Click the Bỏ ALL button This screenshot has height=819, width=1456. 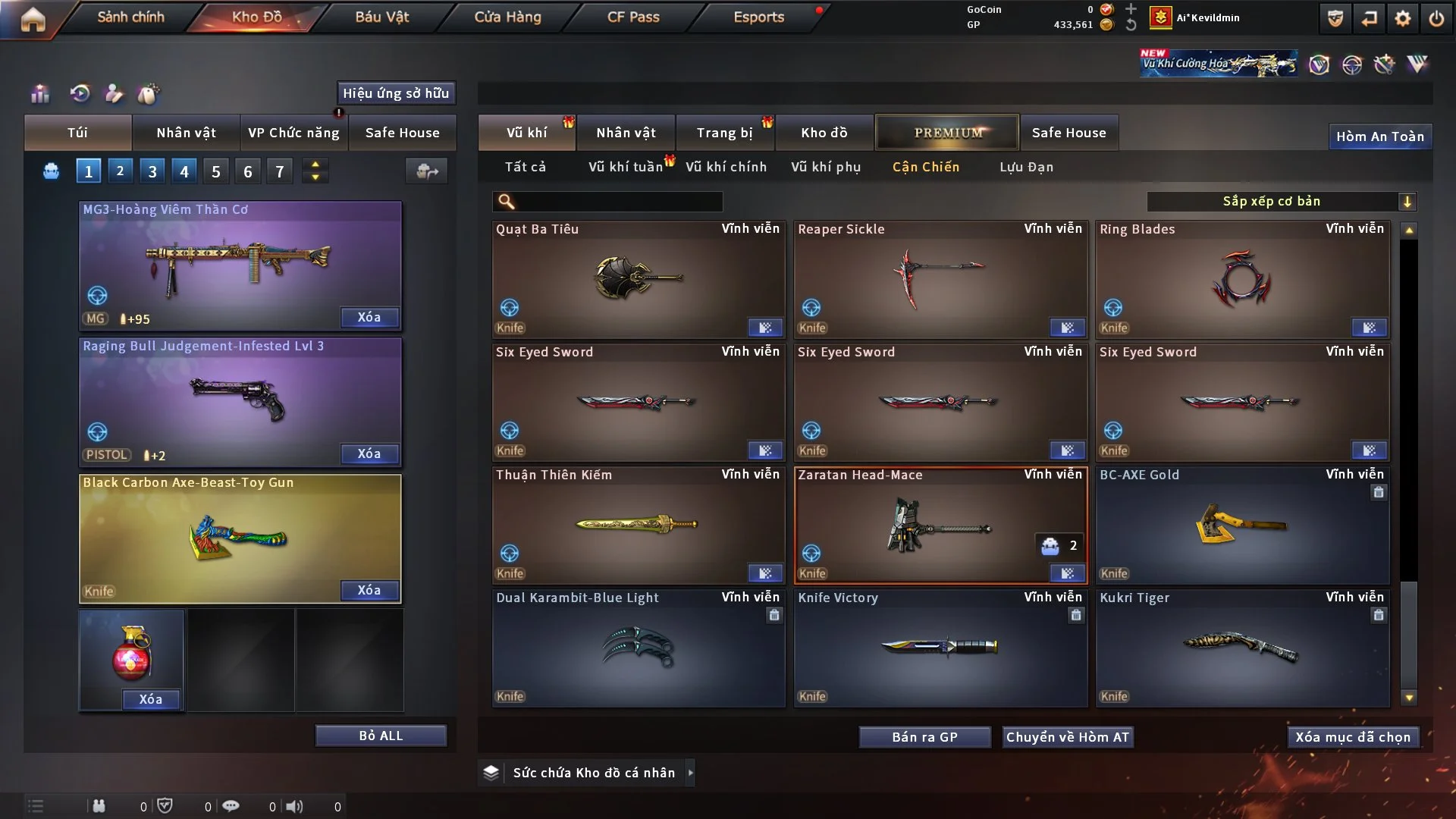click(x=381, y=736)
